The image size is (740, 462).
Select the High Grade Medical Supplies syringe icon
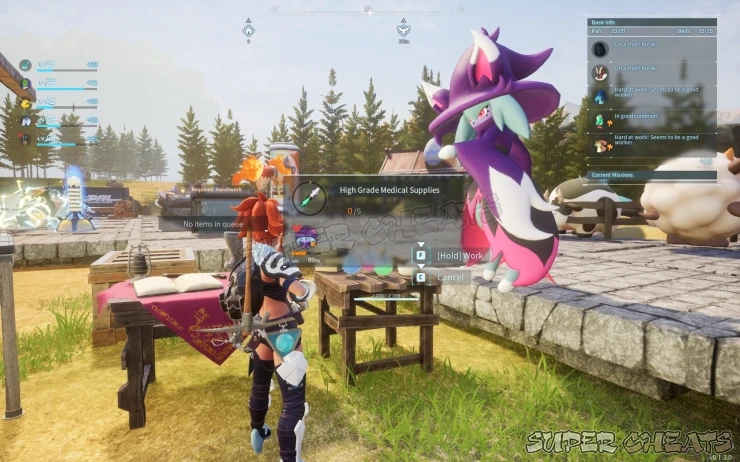pos(309,197)
